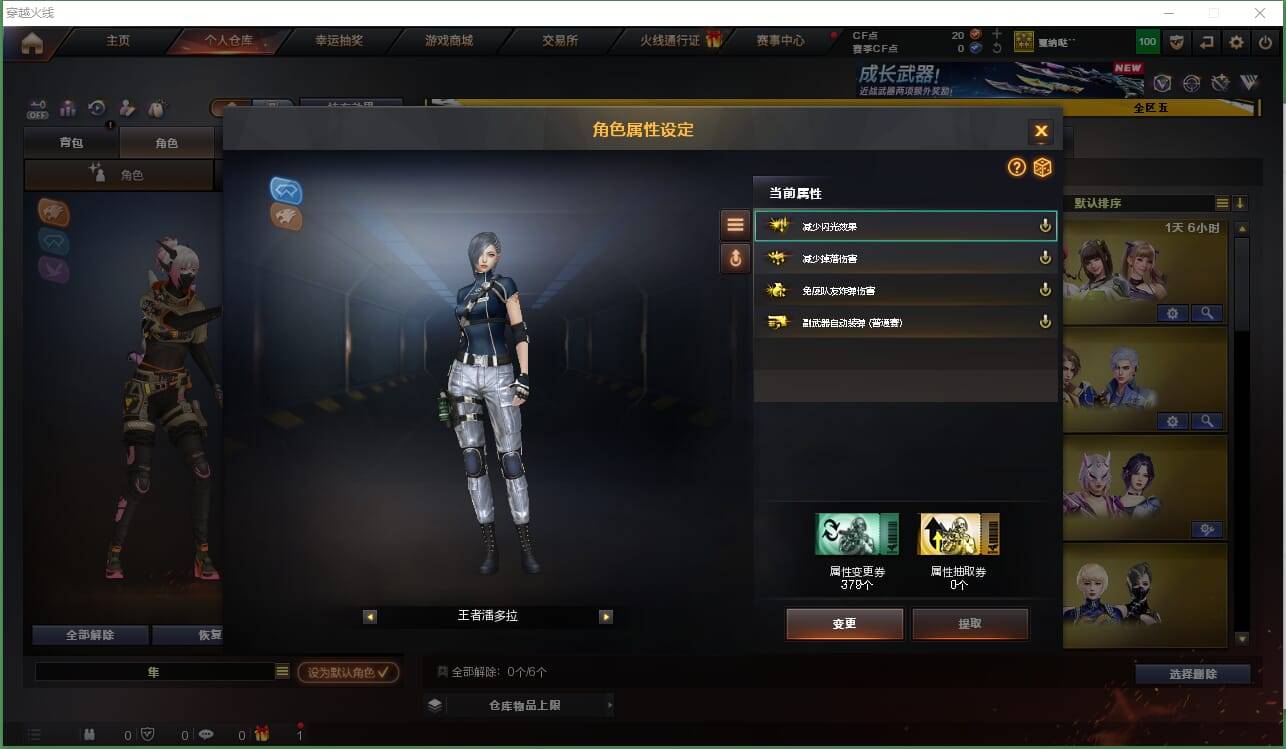Open the 赛事中心 menu item

pyautogui.click(x=780, y=41)
